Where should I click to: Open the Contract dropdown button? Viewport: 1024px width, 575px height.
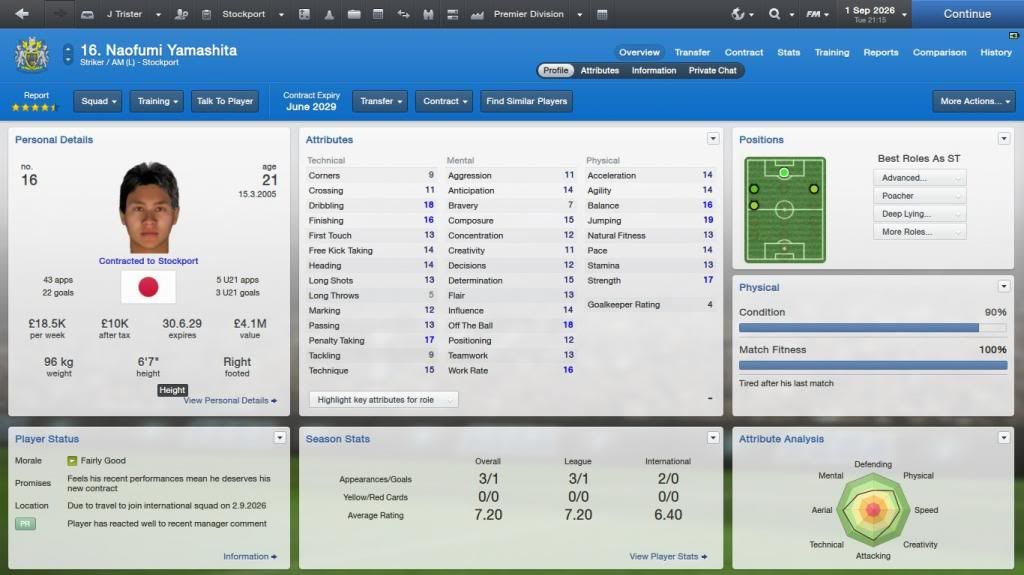(x=445, y=101)
